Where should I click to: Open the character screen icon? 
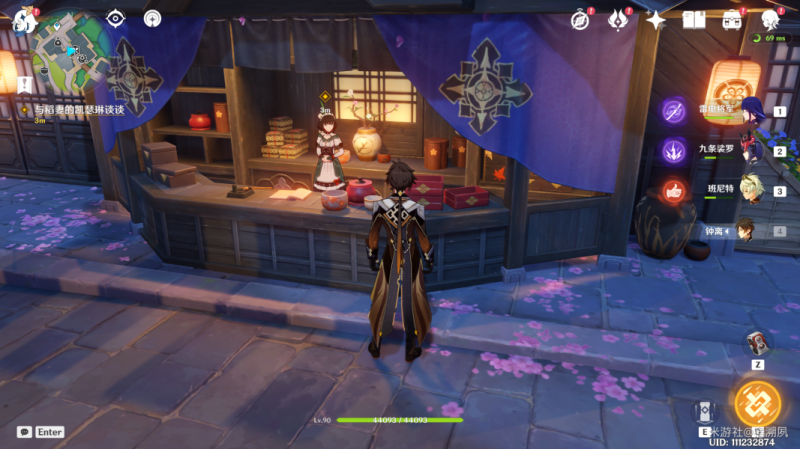pos(769,19)
